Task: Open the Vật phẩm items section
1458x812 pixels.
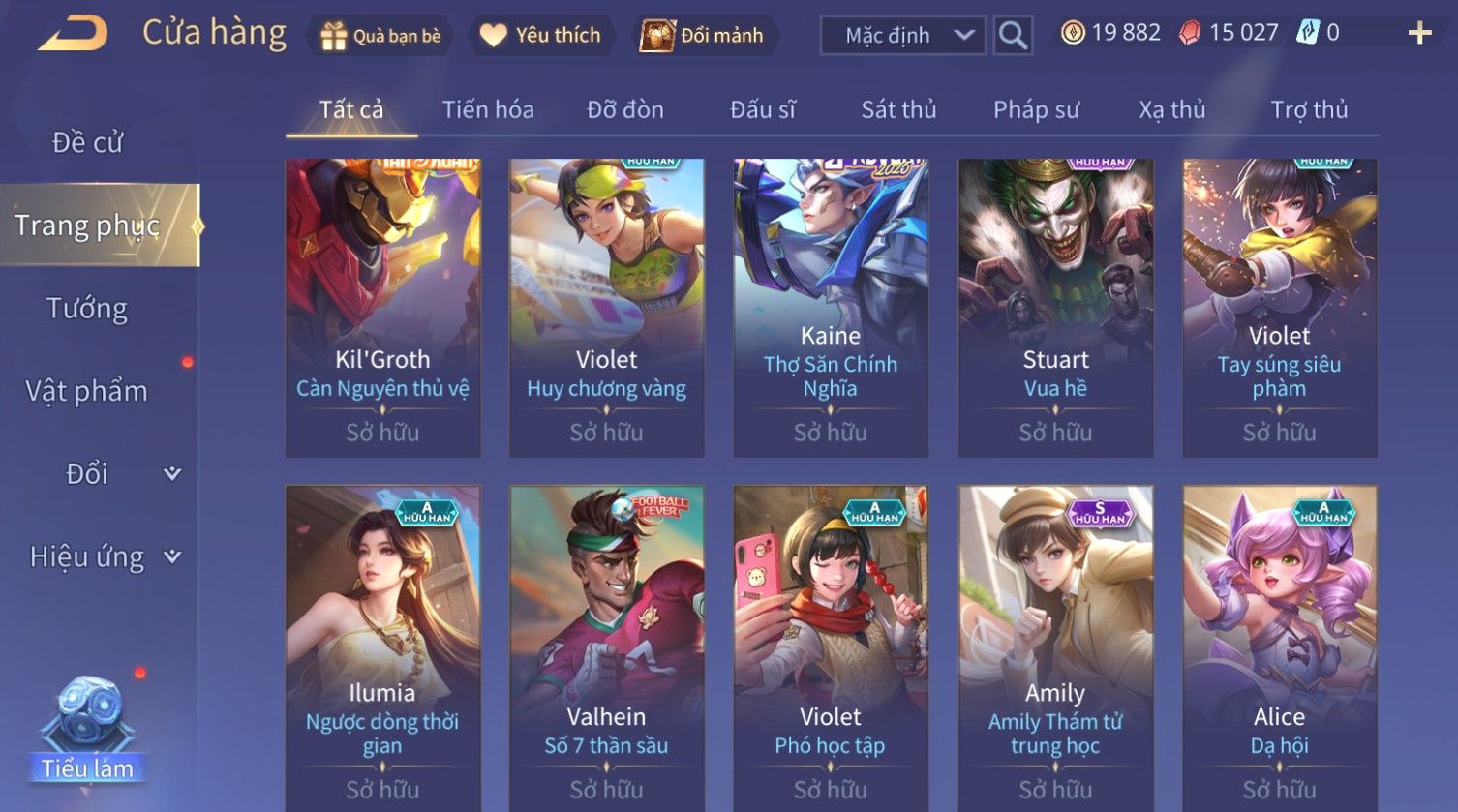Action: point(87,391)
